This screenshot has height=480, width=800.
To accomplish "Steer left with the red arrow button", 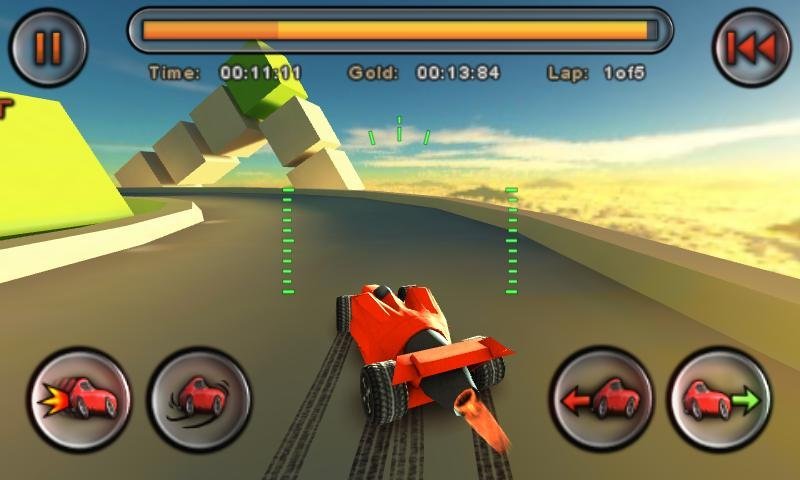I will (601, 399).
